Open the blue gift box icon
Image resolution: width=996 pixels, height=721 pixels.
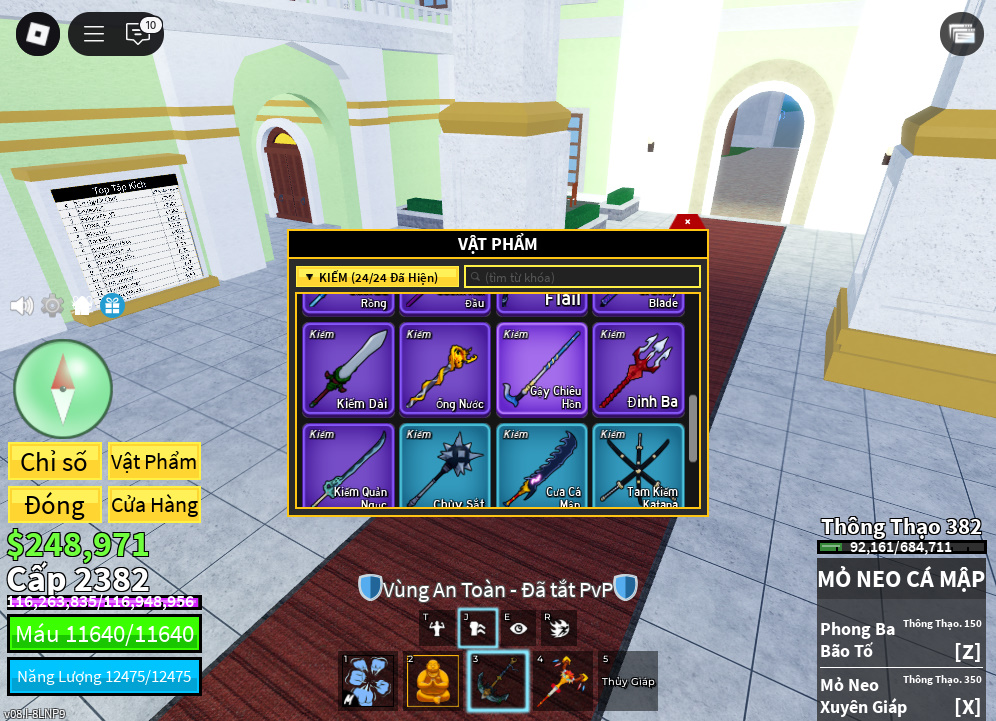point(112,305)
